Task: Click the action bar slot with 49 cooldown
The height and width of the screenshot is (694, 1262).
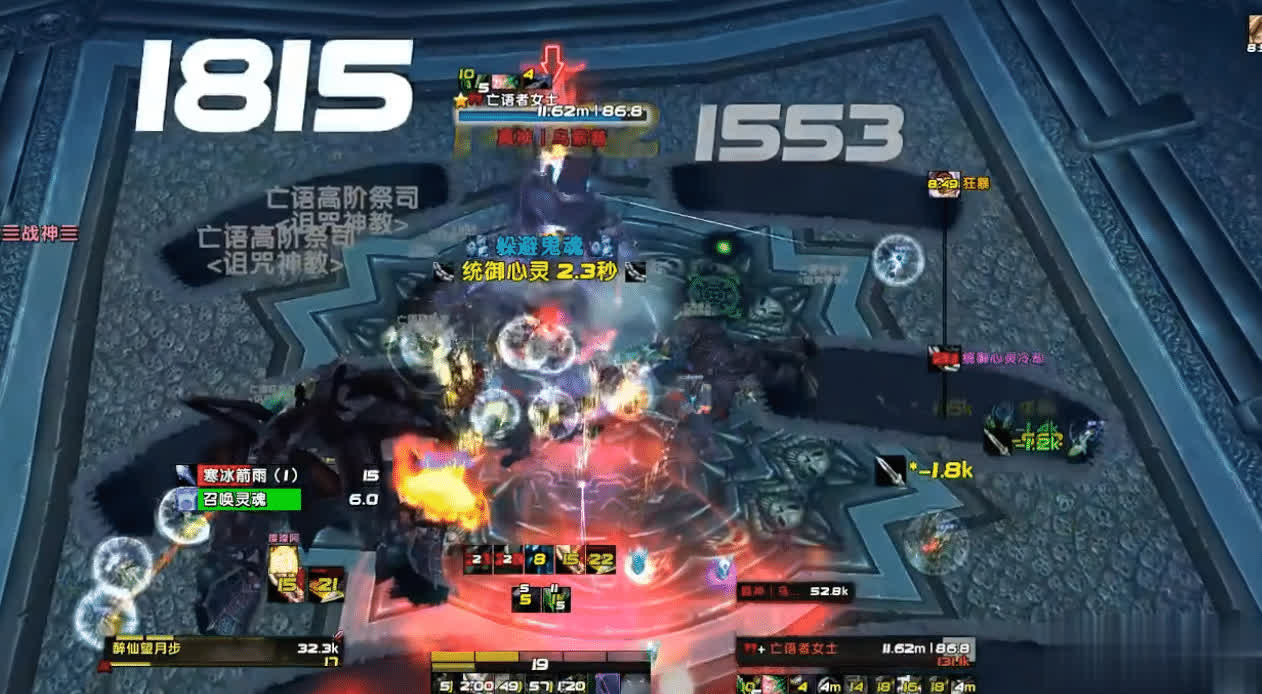Action: tap(510, 684)
